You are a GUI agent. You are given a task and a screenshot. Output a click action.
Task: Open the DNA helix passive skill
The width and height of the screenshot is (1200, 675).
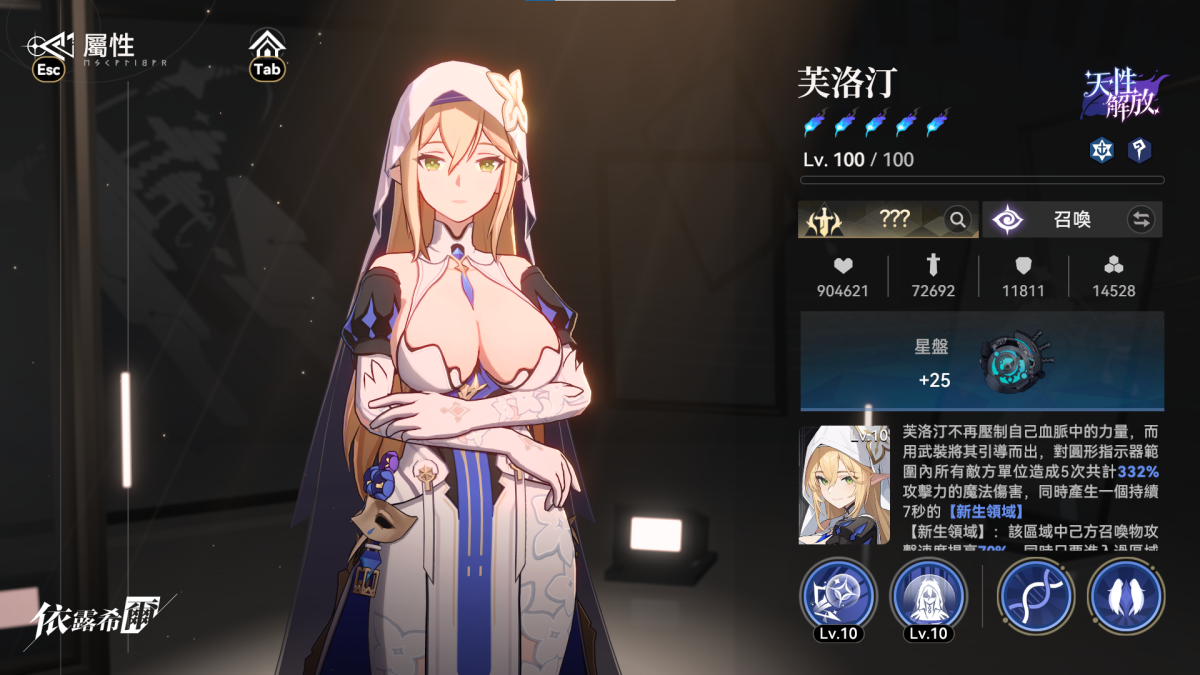click(x=1036, y=598)
